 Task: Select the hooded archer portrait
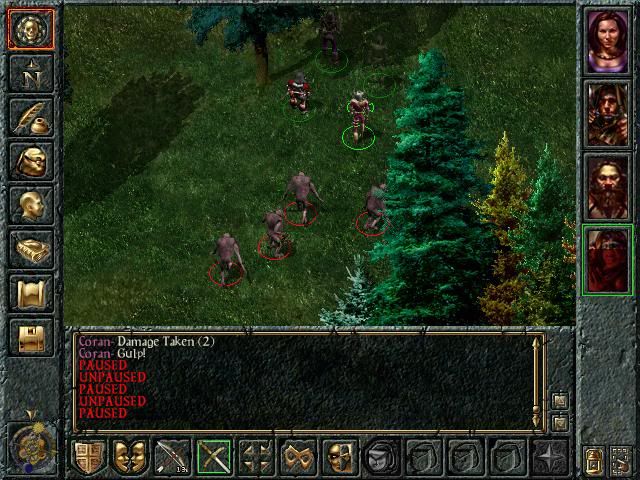[x=607, y=113]
